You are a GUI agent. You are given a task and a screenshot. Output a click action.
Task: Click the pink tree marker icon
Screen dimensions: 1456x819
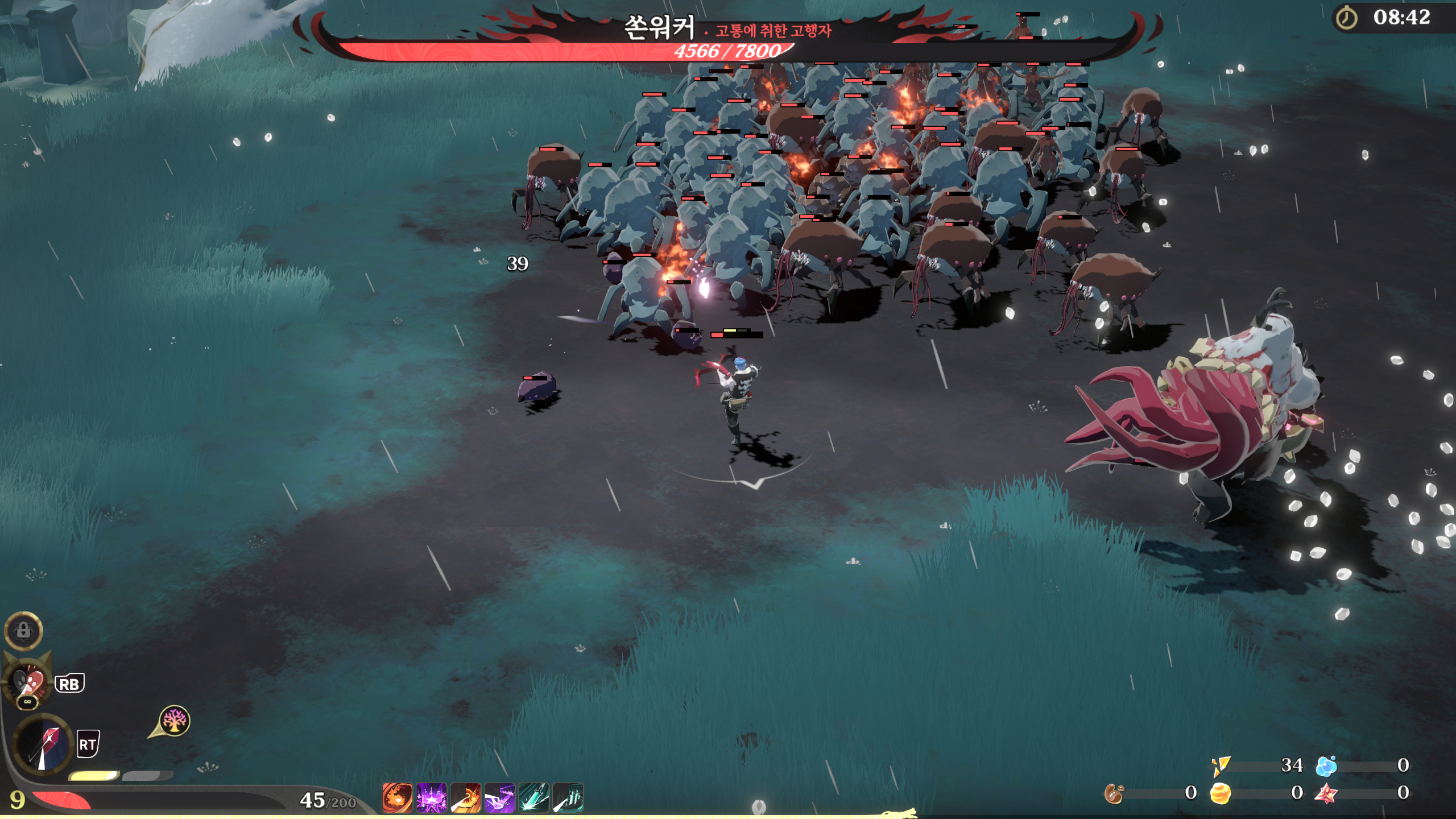click(174, 721)
